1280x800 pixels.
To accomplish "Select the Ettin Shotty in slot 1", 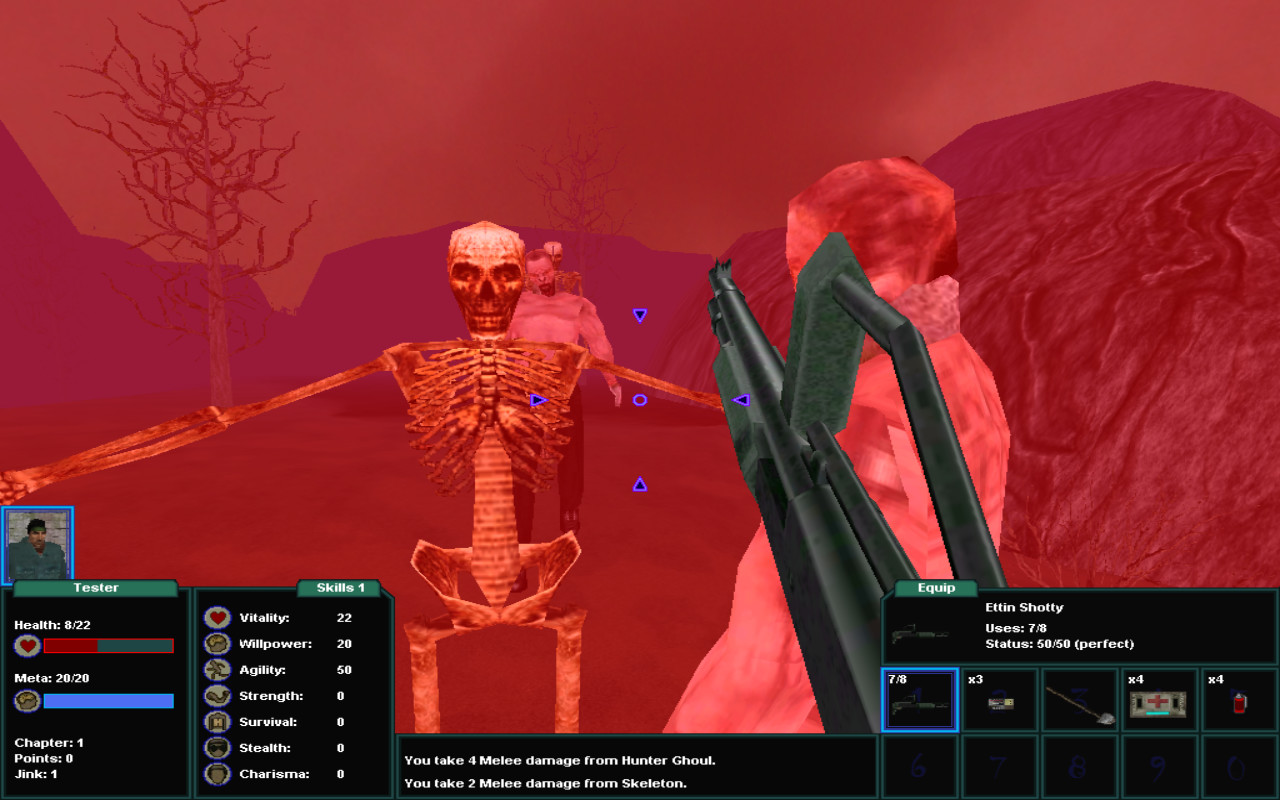I will [x=920, y=699].
